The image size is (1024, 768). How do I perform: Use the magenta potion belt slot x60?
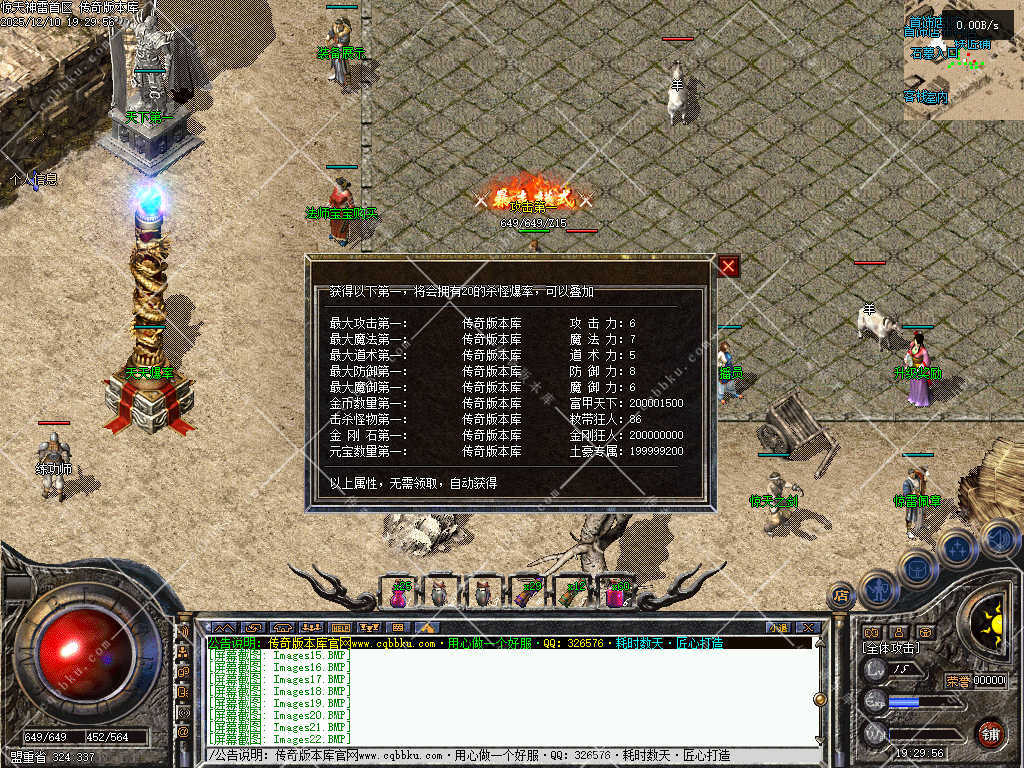(x=617, y=593)
